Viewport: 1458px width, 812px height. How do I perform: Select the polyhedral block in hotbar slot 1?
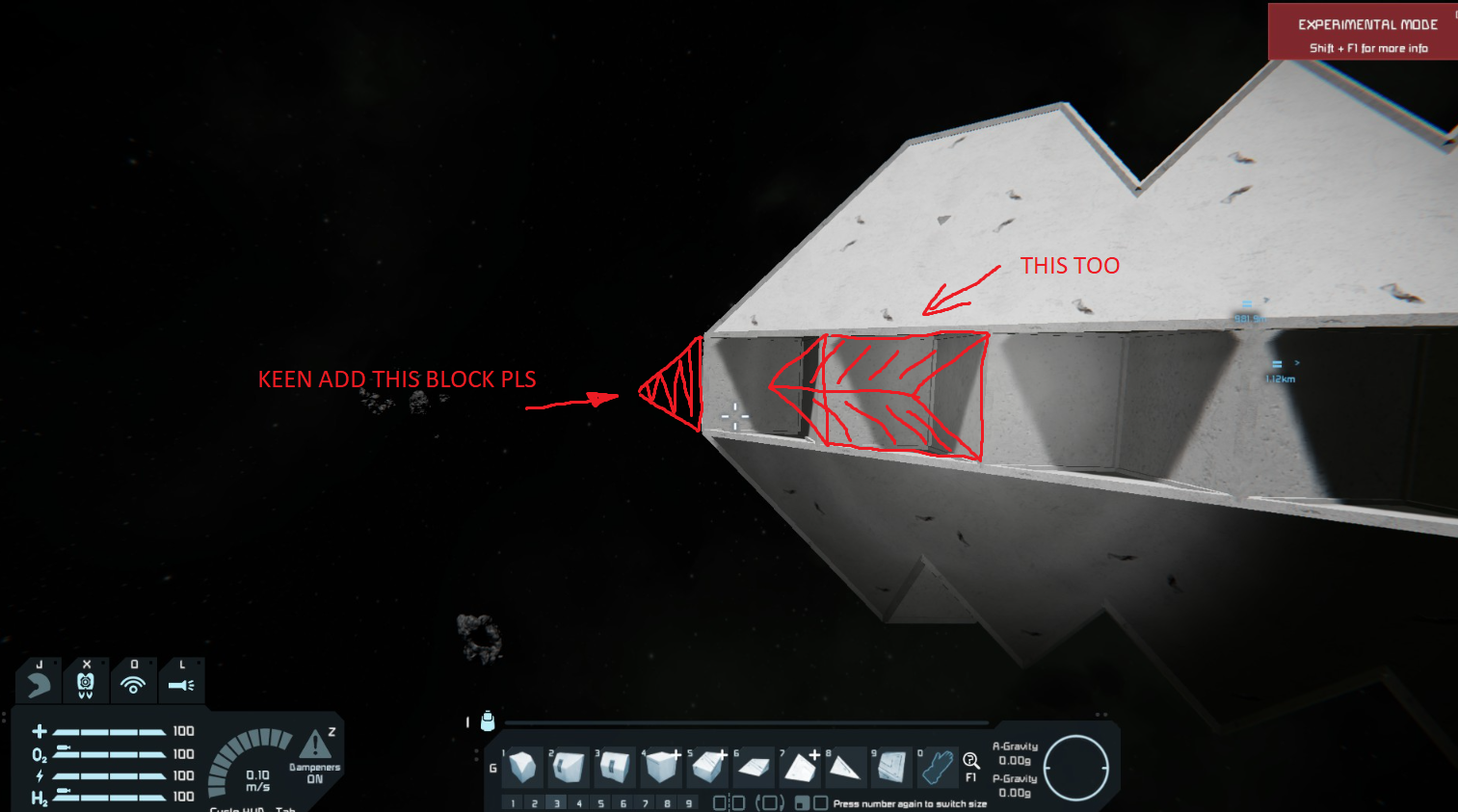pos(522,767)
